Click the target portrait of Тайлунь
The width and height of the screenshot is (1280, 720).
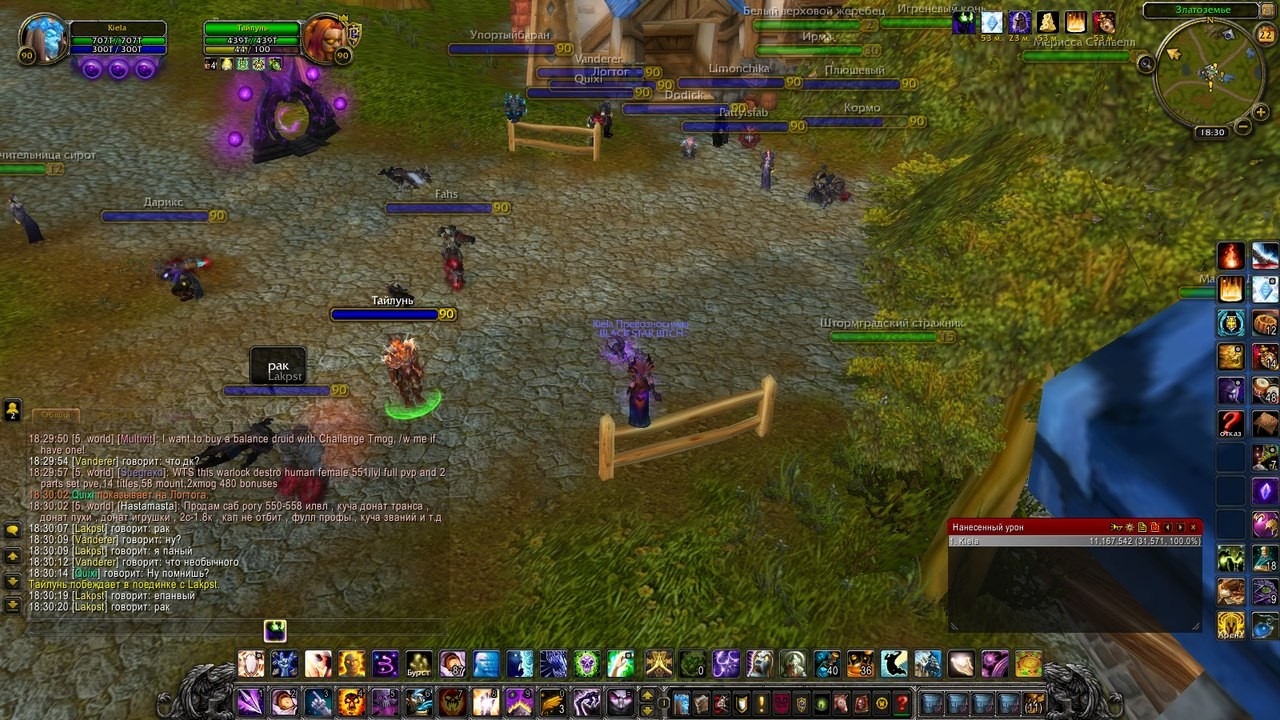[x=325, y=39]
